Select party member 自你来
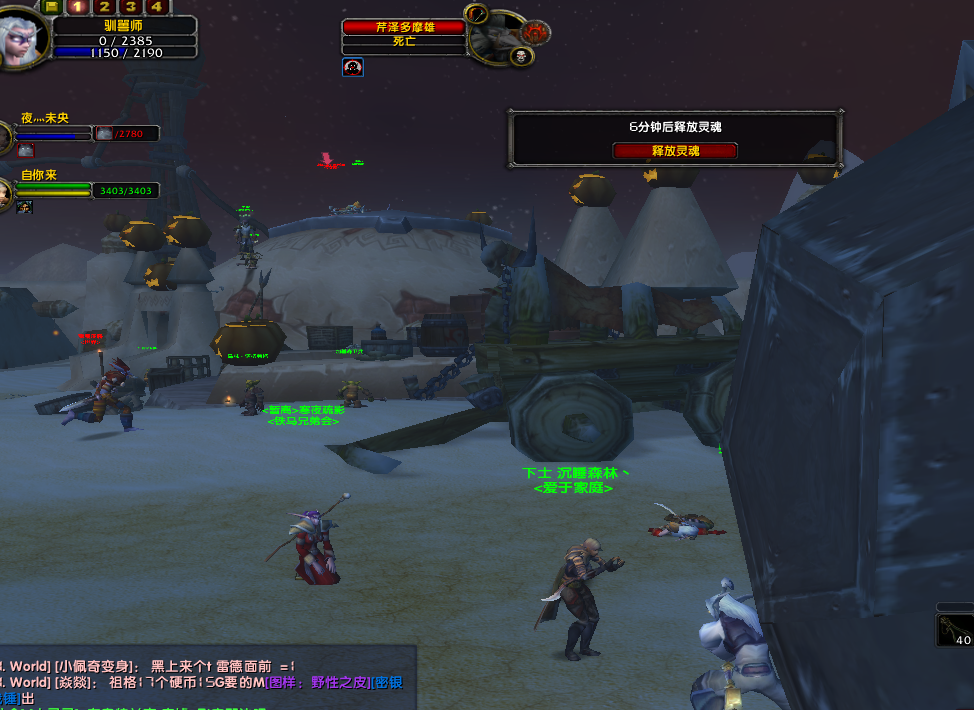Screen dimensions: 974x710 pos(39,175)
